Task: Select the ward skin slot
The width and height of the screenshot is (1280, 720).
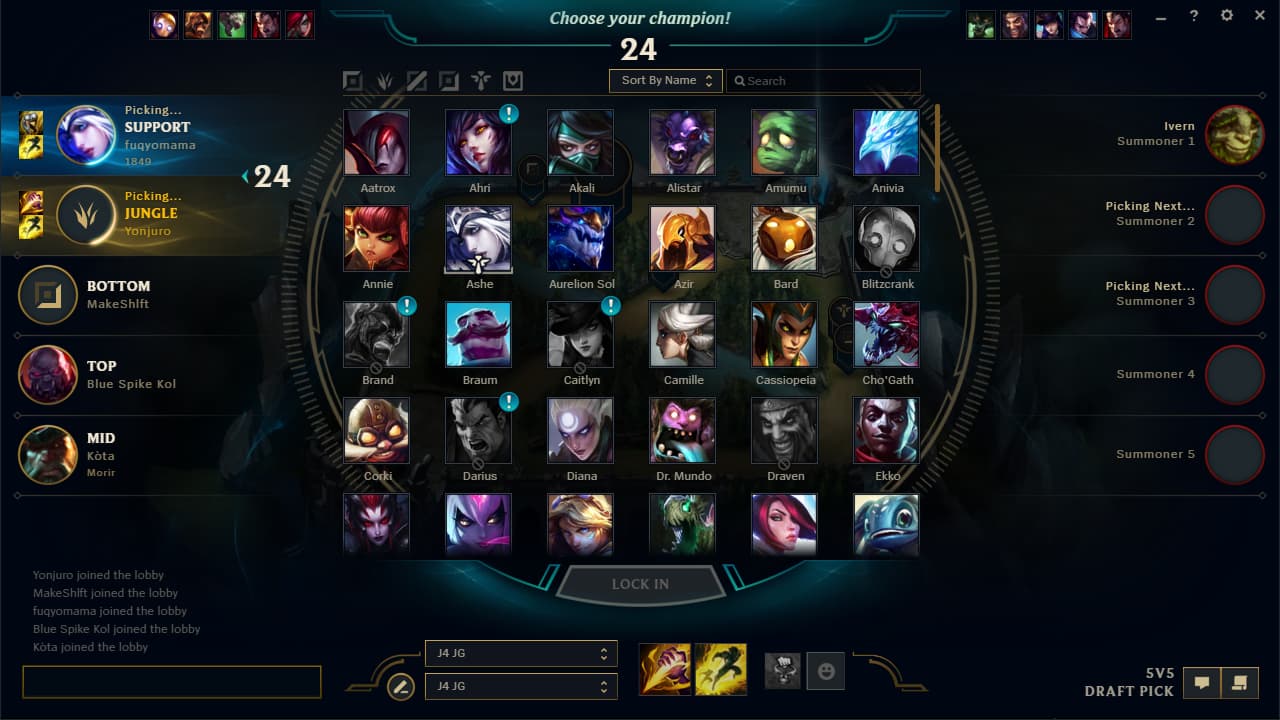Action: [783, 671]
